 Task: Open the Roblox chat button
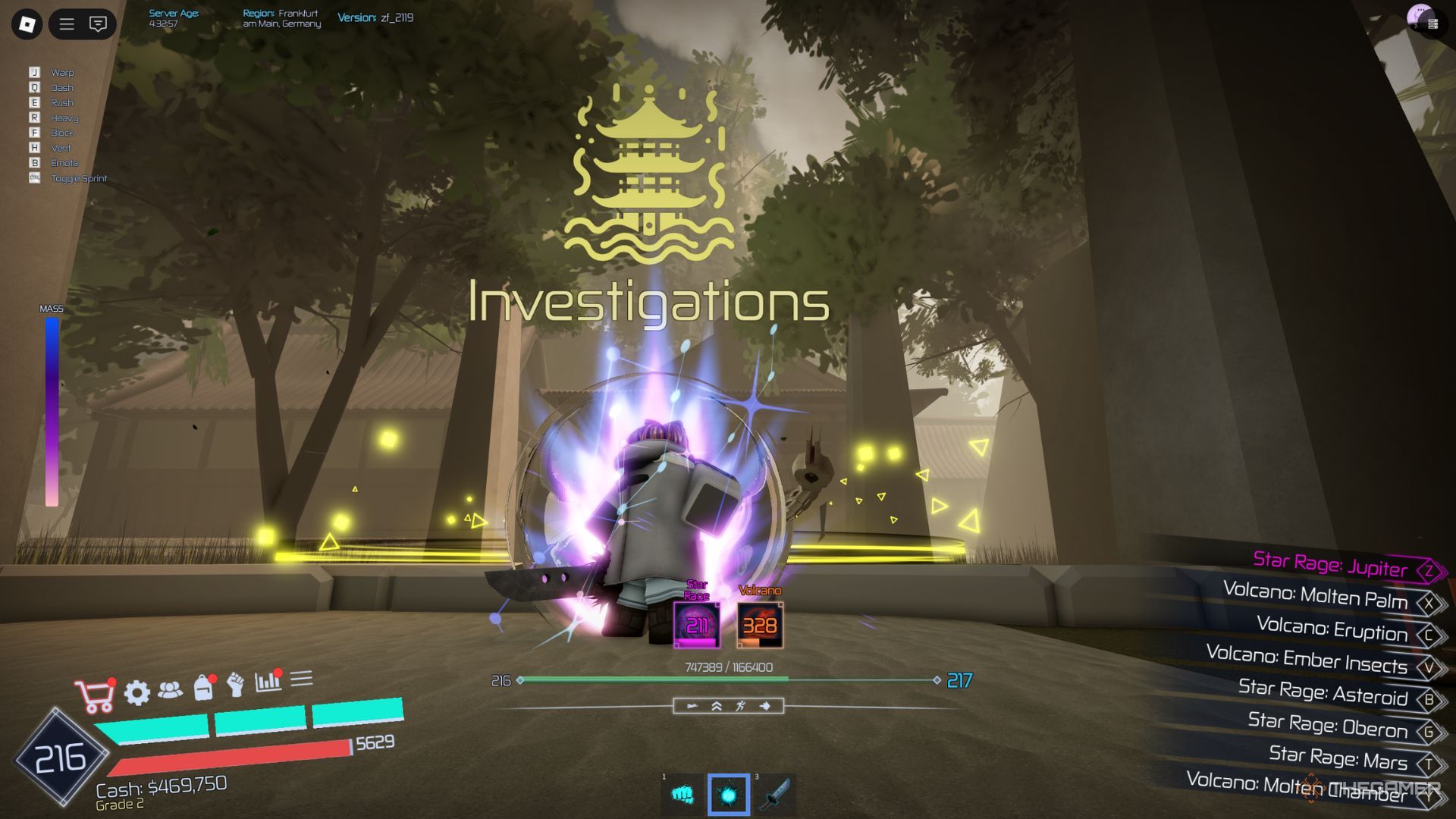(98, 24)
